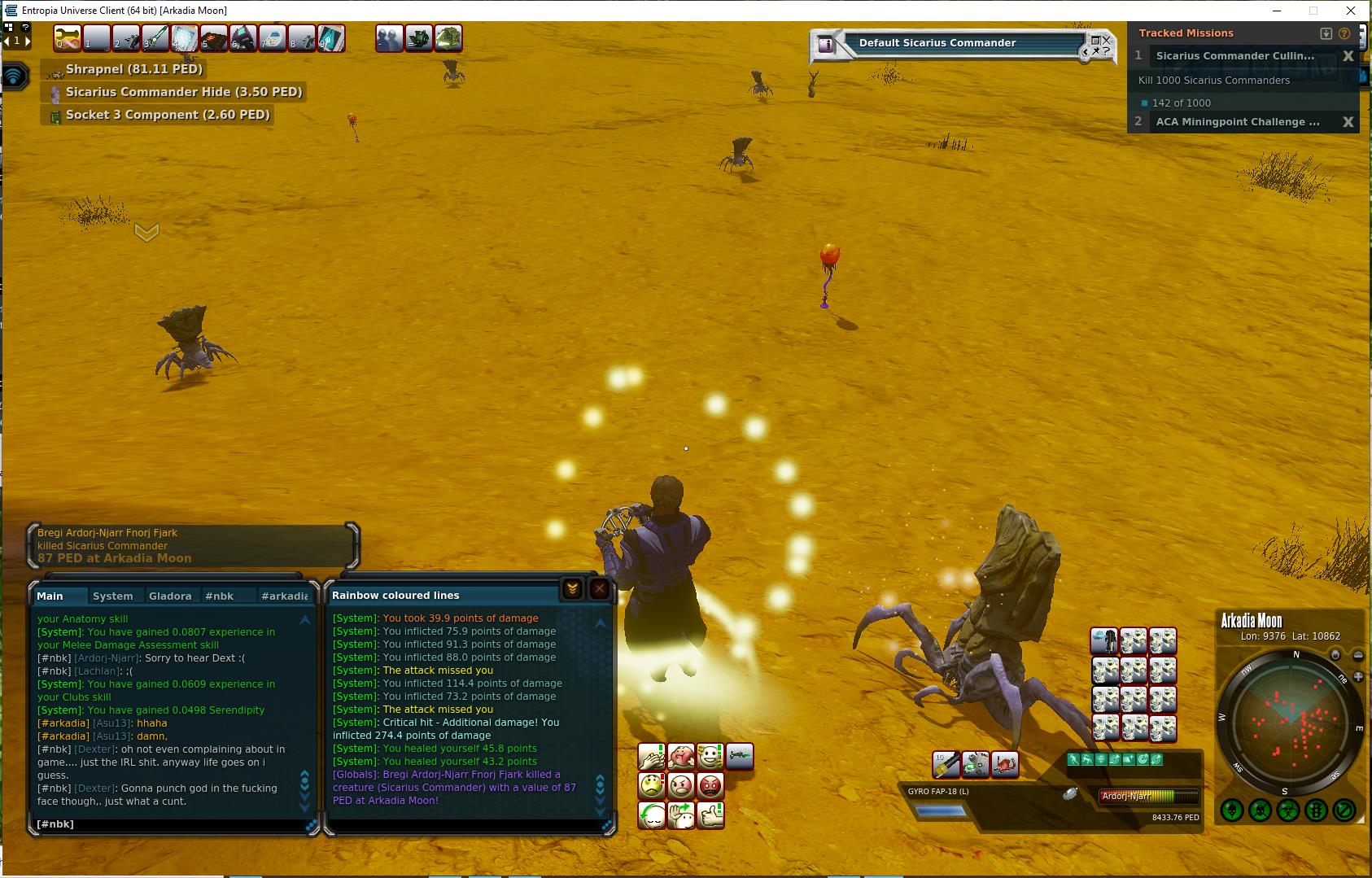The image size is (1372, 878).
Task: Activate the sword in hotbar slot 3
Action: [155, 38]
